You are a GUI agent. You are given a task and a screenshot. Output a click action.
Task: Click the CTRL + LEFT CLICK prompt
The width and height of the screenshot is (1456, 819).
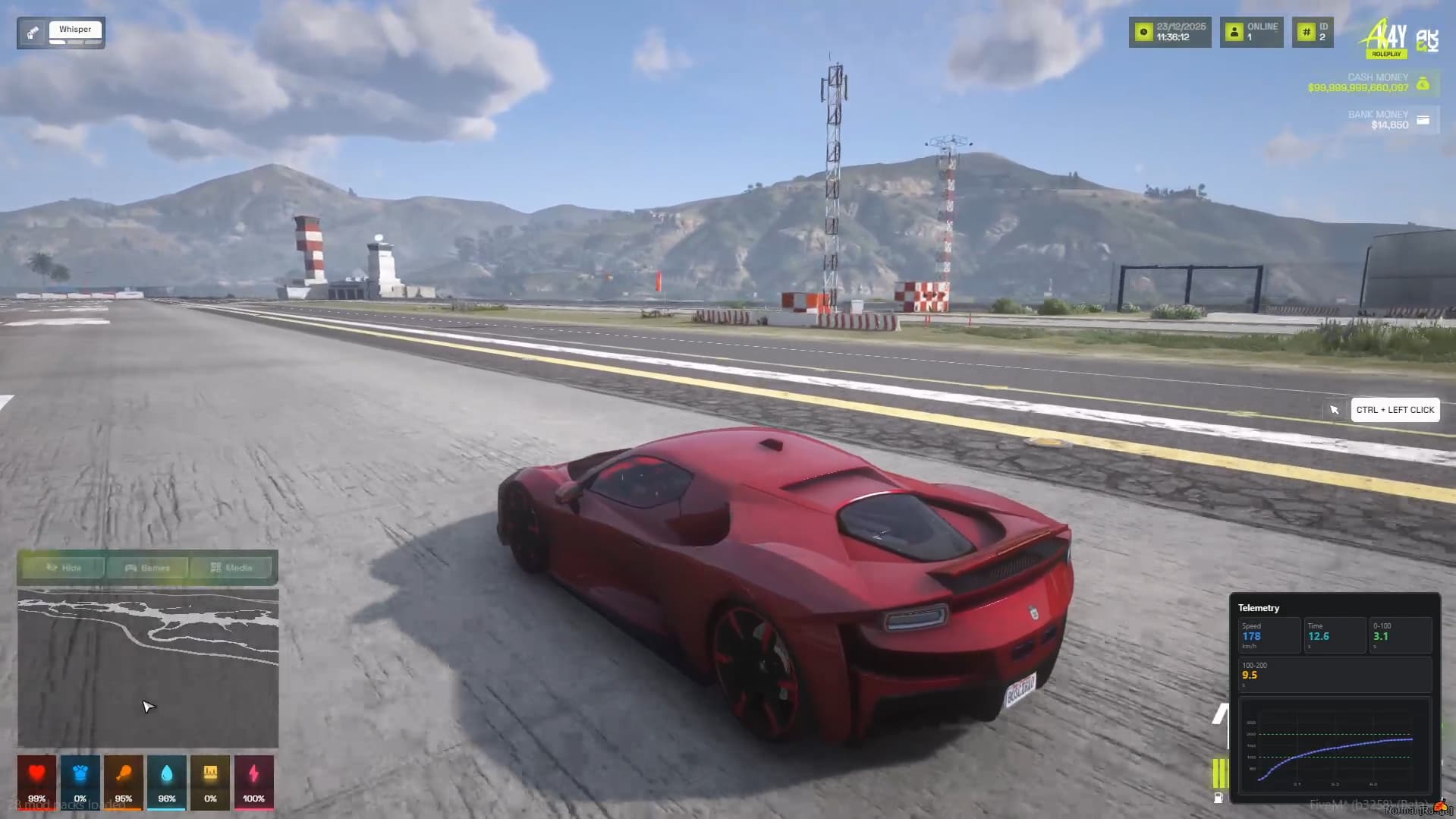tap(1395, 409)
